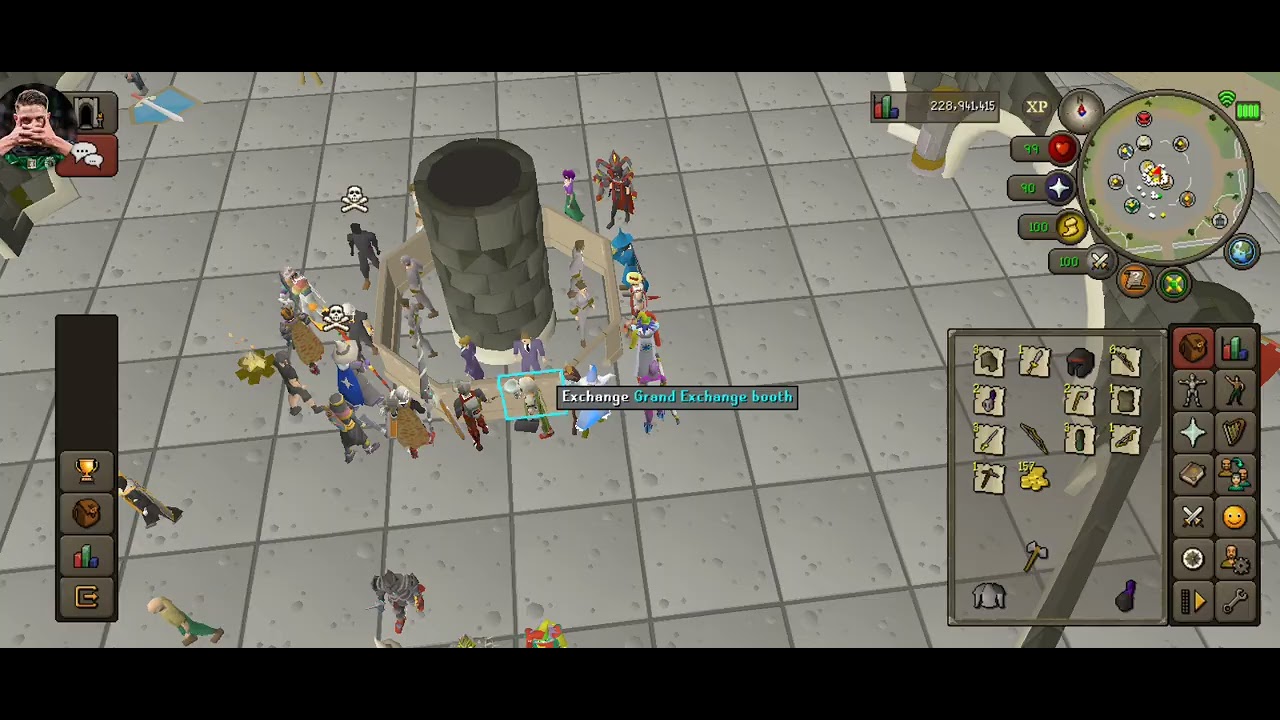Open the emotes smiley tab

[x=1234, y=517]
